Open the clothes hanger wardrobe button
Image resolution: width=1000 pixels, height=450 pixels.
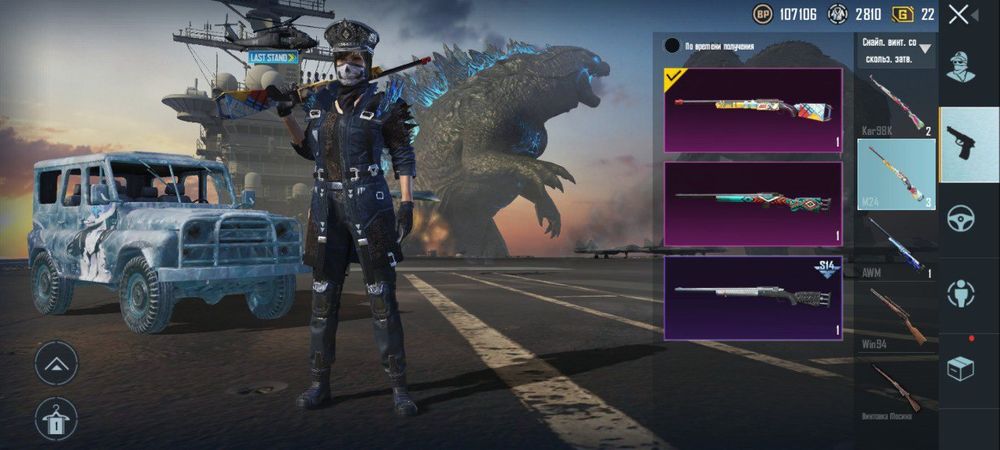(56, 418)
